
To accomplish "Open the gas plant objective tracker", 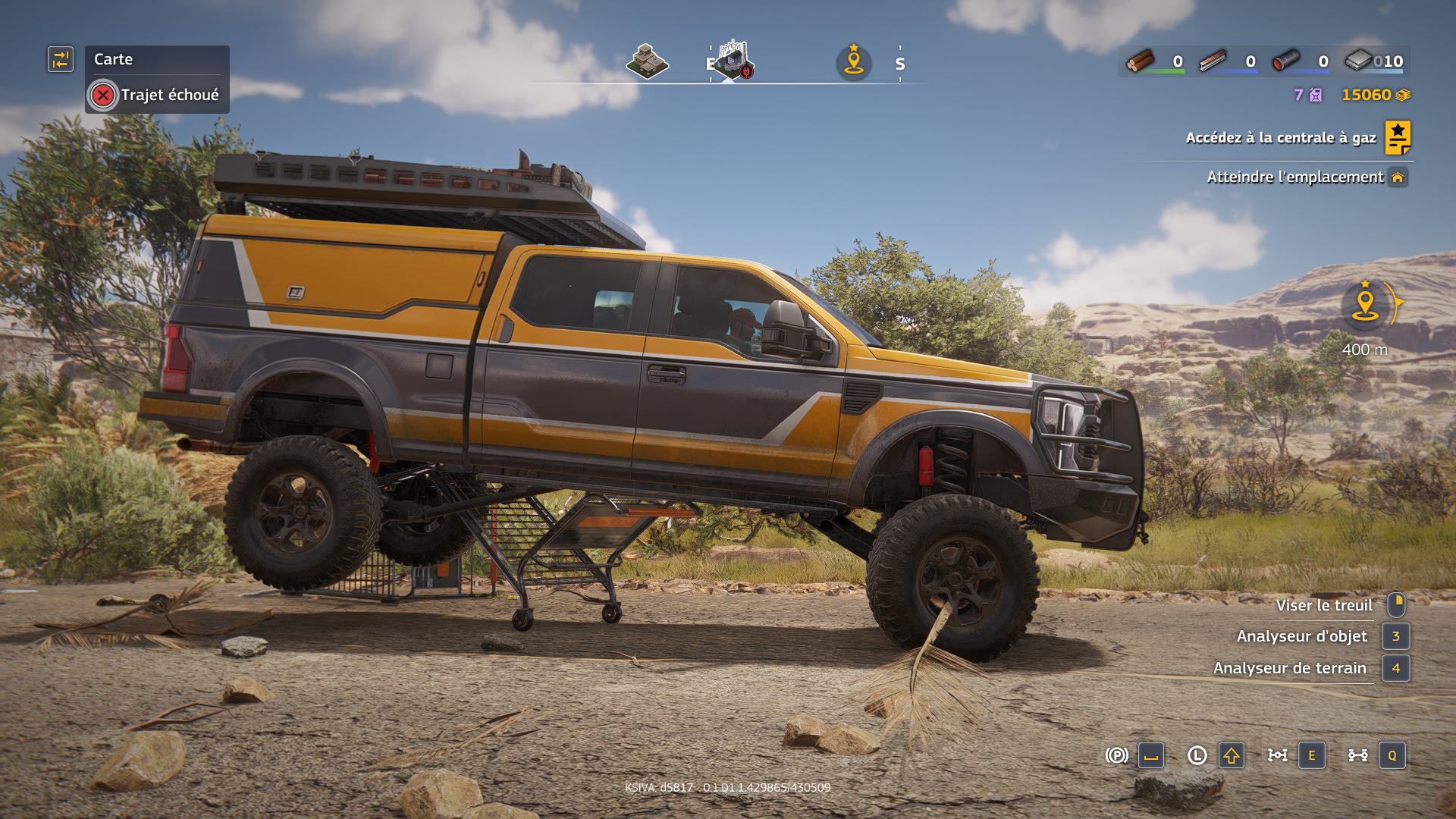I will [x=1280, y=138].
